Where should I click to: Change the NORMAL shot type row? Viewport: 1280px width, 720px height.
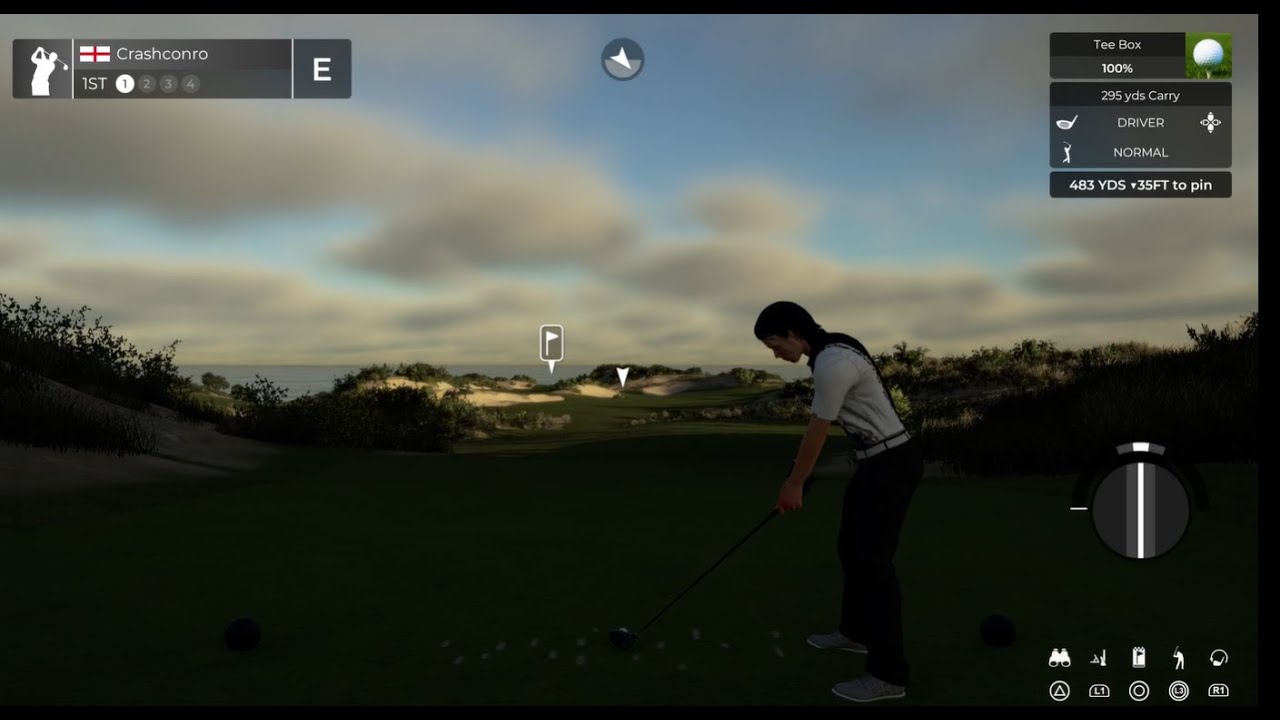1140,153
